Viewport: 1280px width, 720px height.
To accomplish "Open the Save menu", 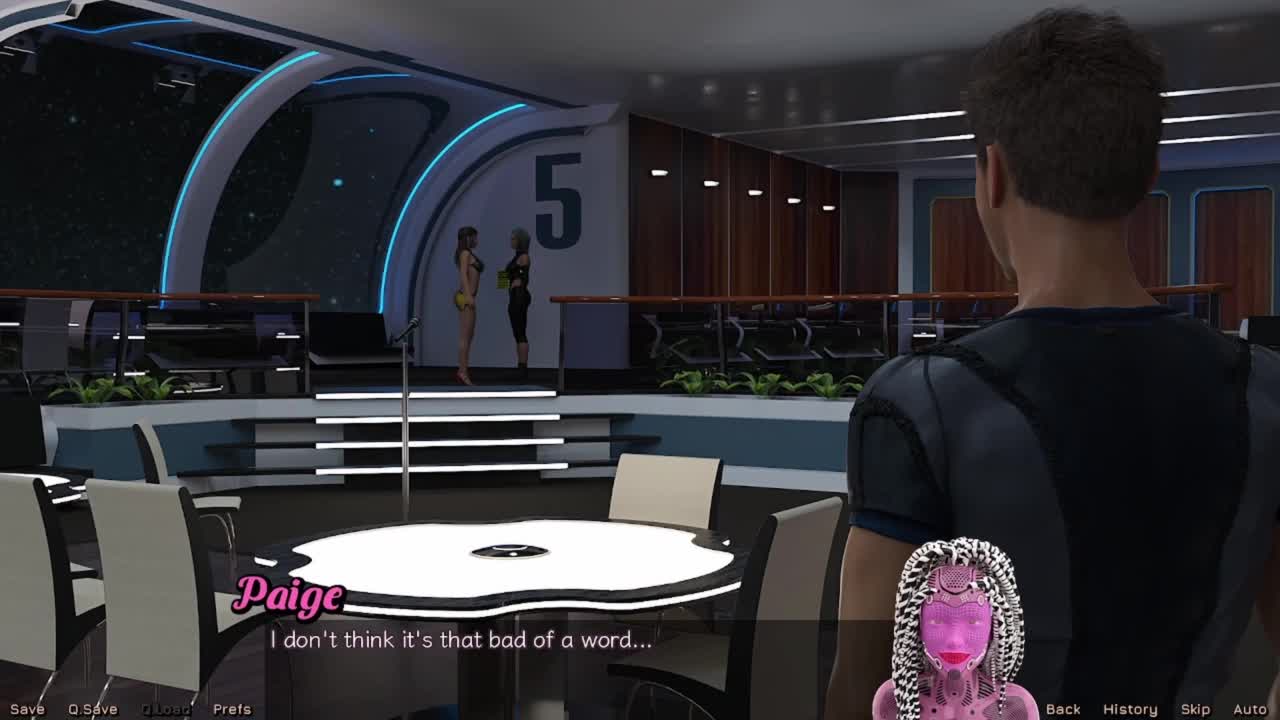I will click(27, 709).
